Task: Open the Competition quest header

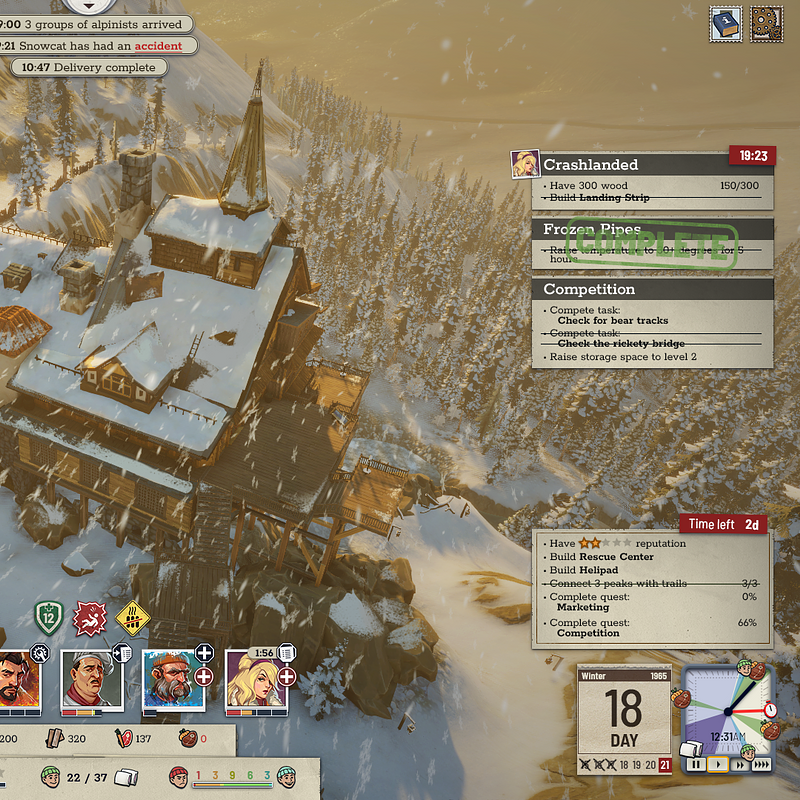Action: [652, 289]
